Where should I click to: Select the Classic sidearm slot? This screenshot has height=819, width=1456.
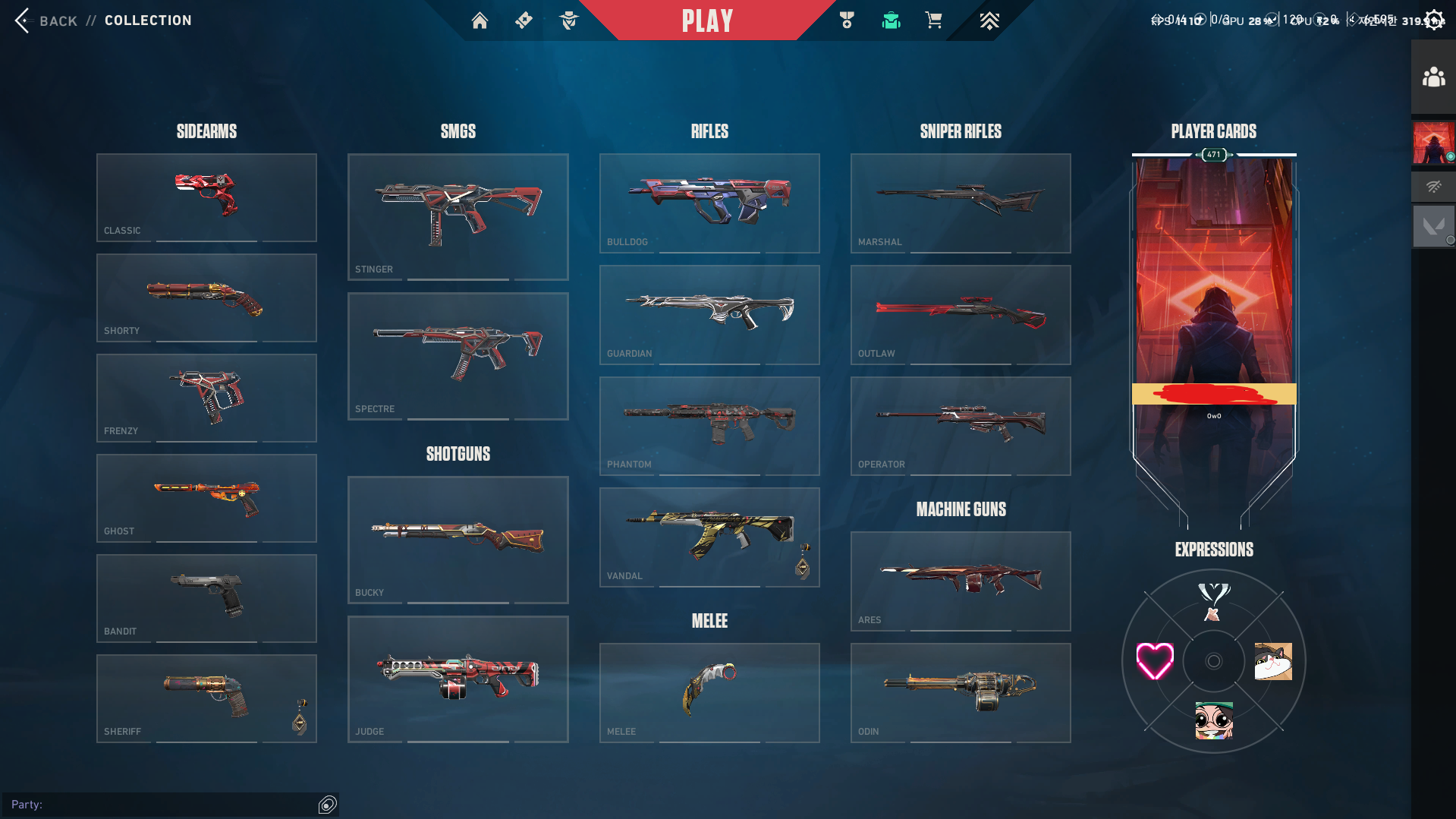[x=206, y=197]
